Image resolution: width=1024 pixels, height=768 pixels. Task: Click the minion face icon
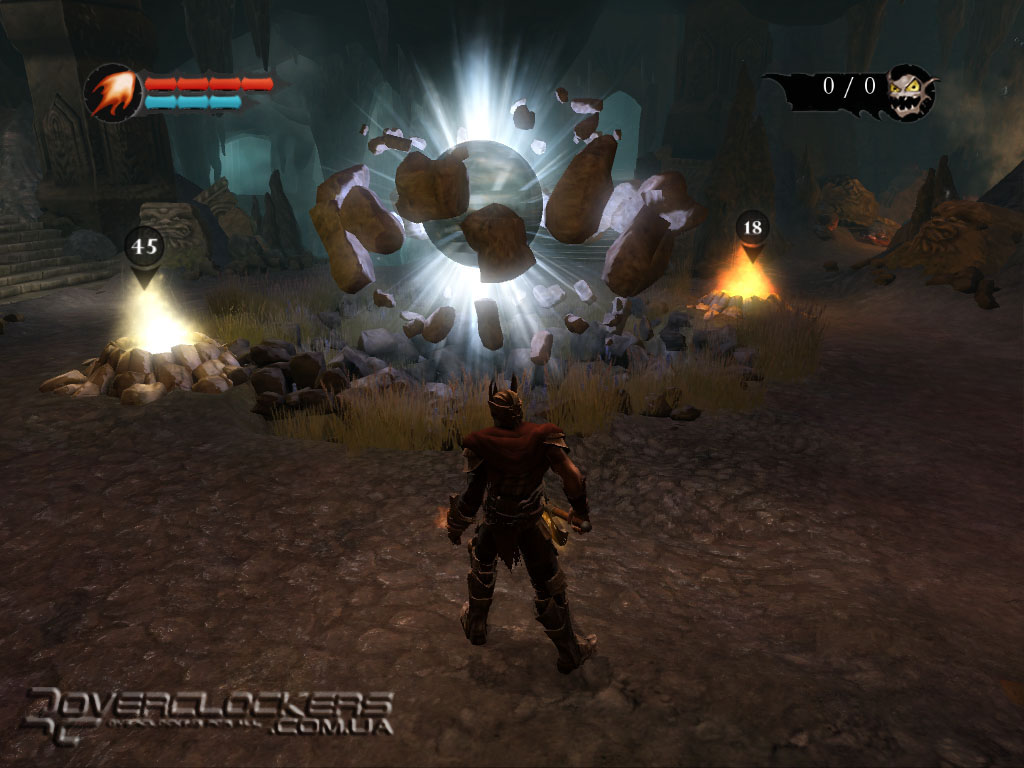(911, 91)
